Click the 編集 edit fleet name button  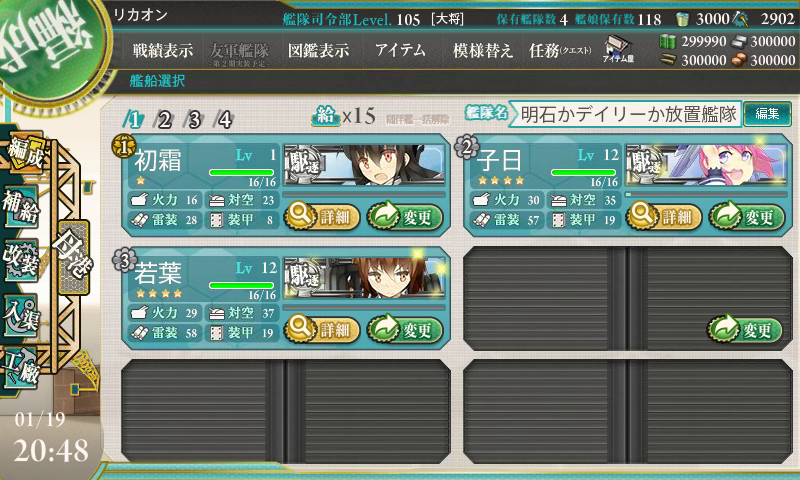[767, 115]
